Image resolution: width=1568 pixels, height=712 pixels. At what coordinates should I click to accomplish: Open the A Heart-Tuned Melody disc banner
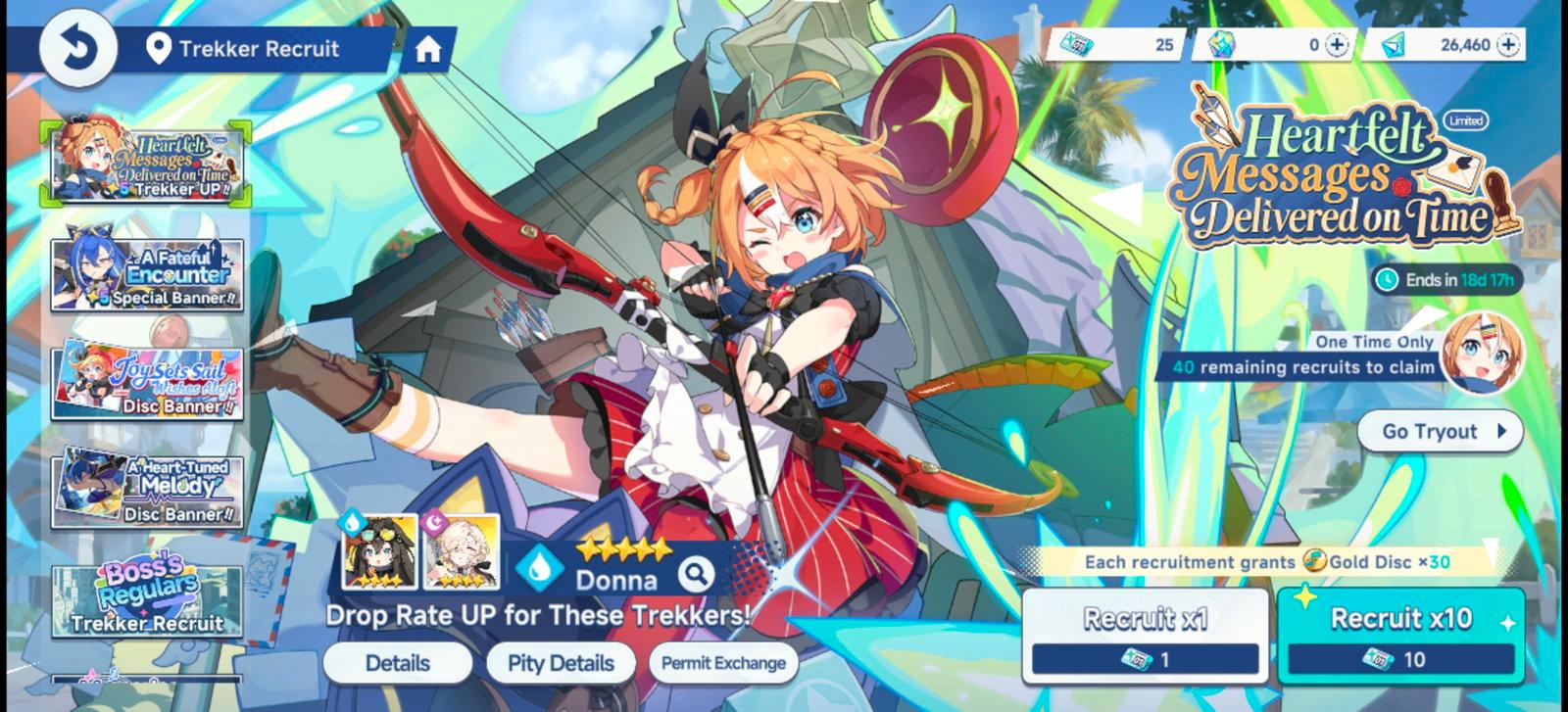[147, 487]
